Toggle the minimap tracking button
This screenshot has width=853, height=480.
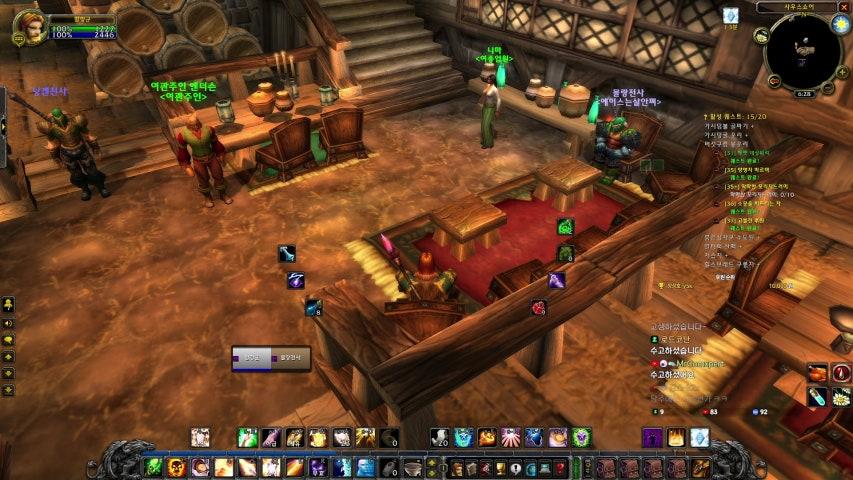click(x=763, y=37)
